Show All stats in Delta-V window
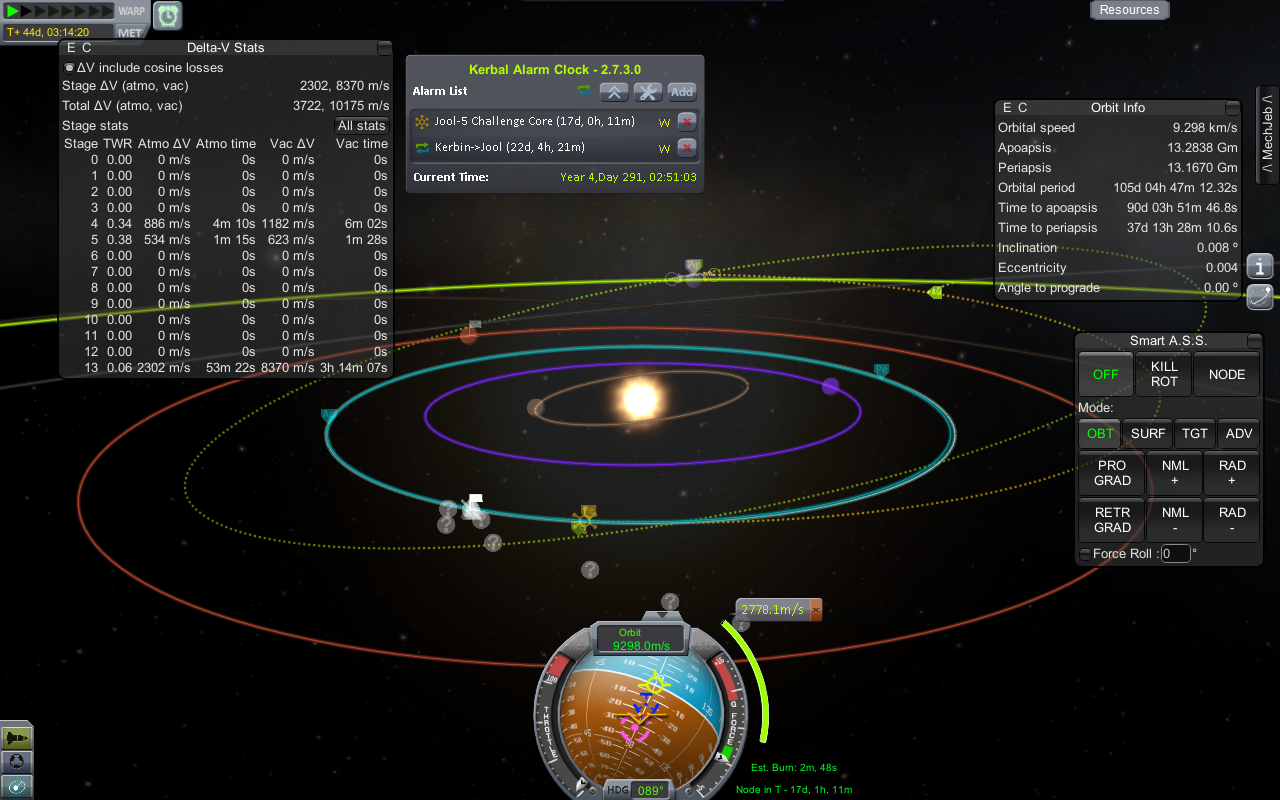Image resolution: width=1280 pixels, height=800 pixels. (x=361, y=126)
